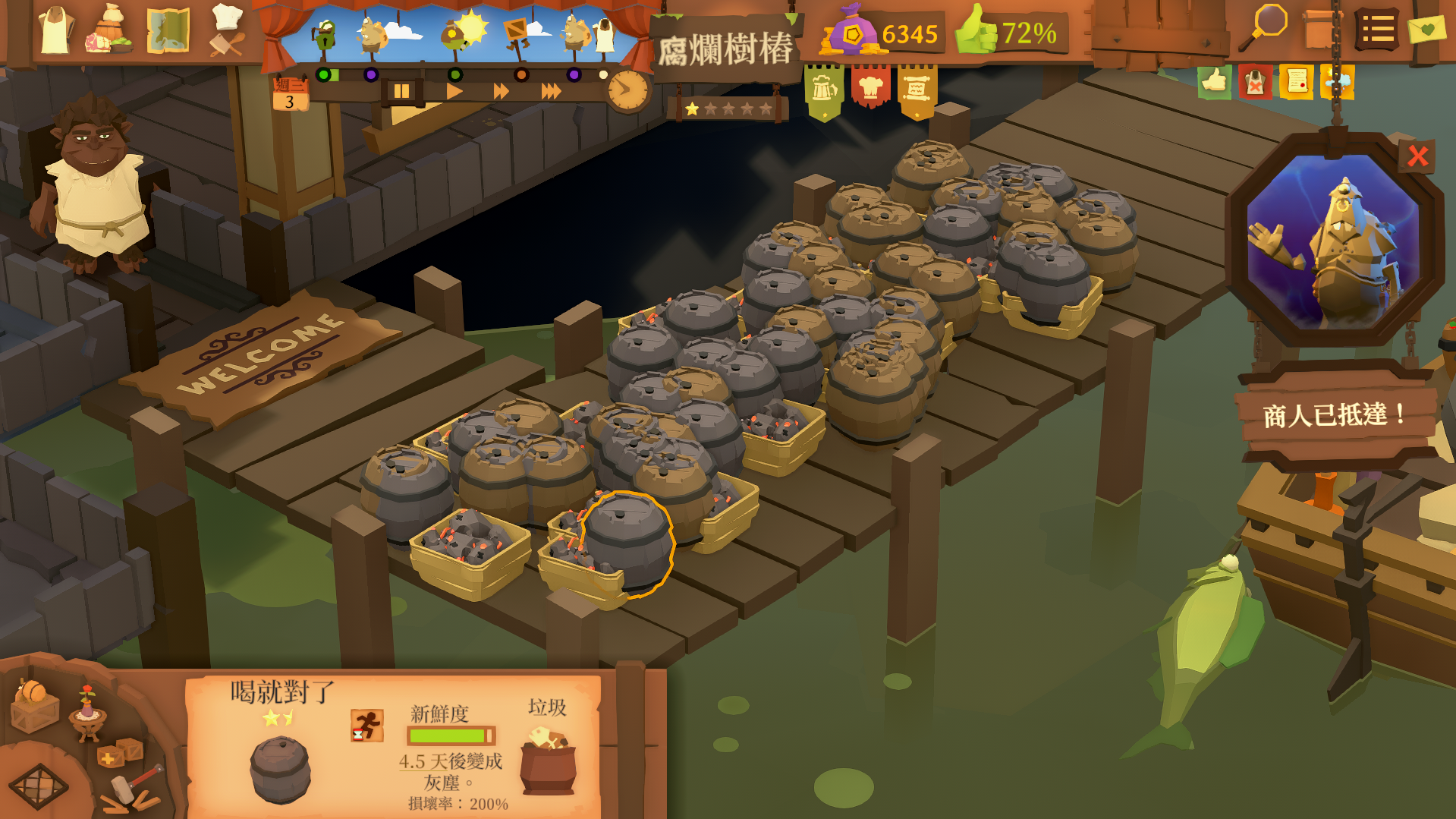Viewport: 1456px width, 819px height.
Task: Open the folded map
Action: 168,31
